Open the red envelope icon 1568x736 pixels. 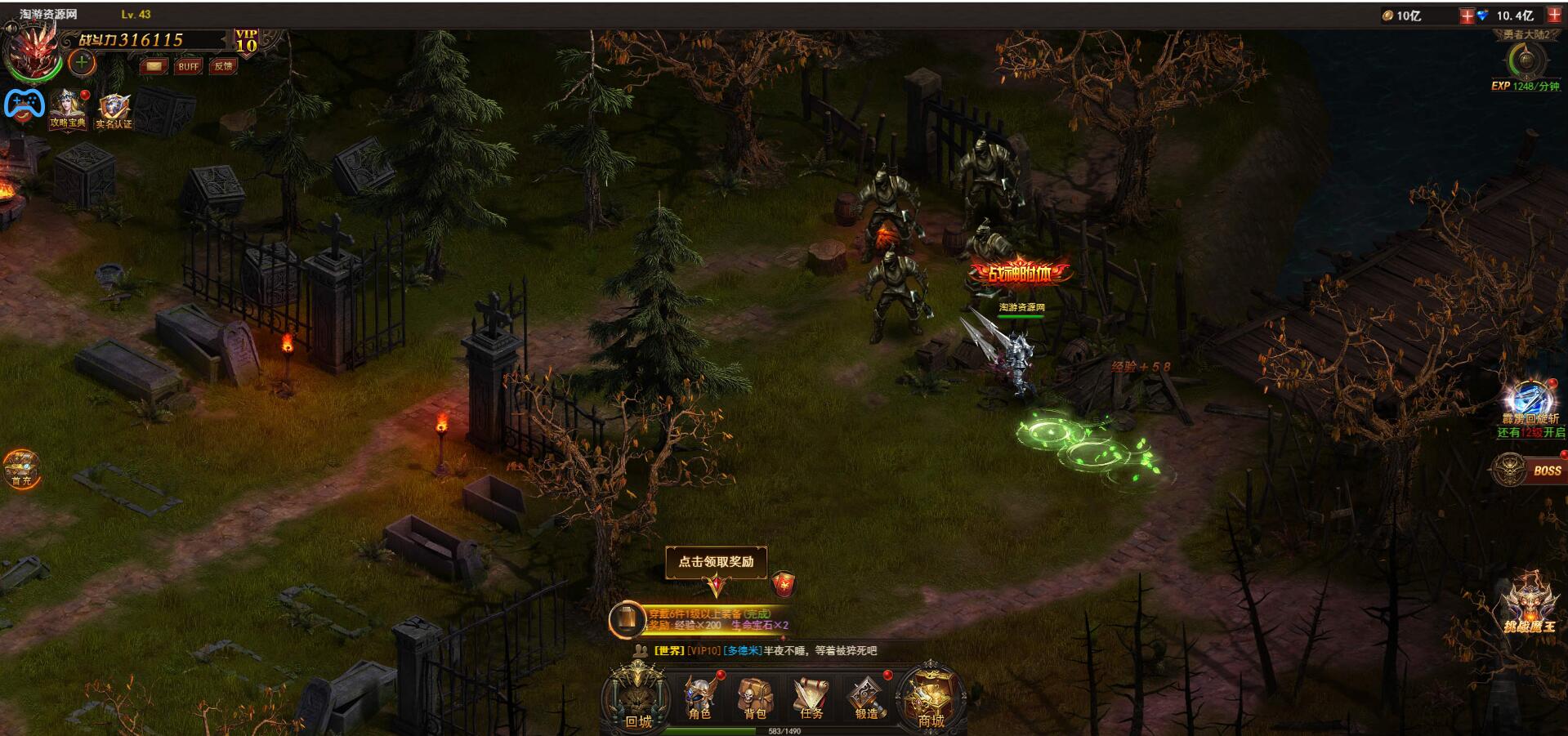(x=783, y=584)
